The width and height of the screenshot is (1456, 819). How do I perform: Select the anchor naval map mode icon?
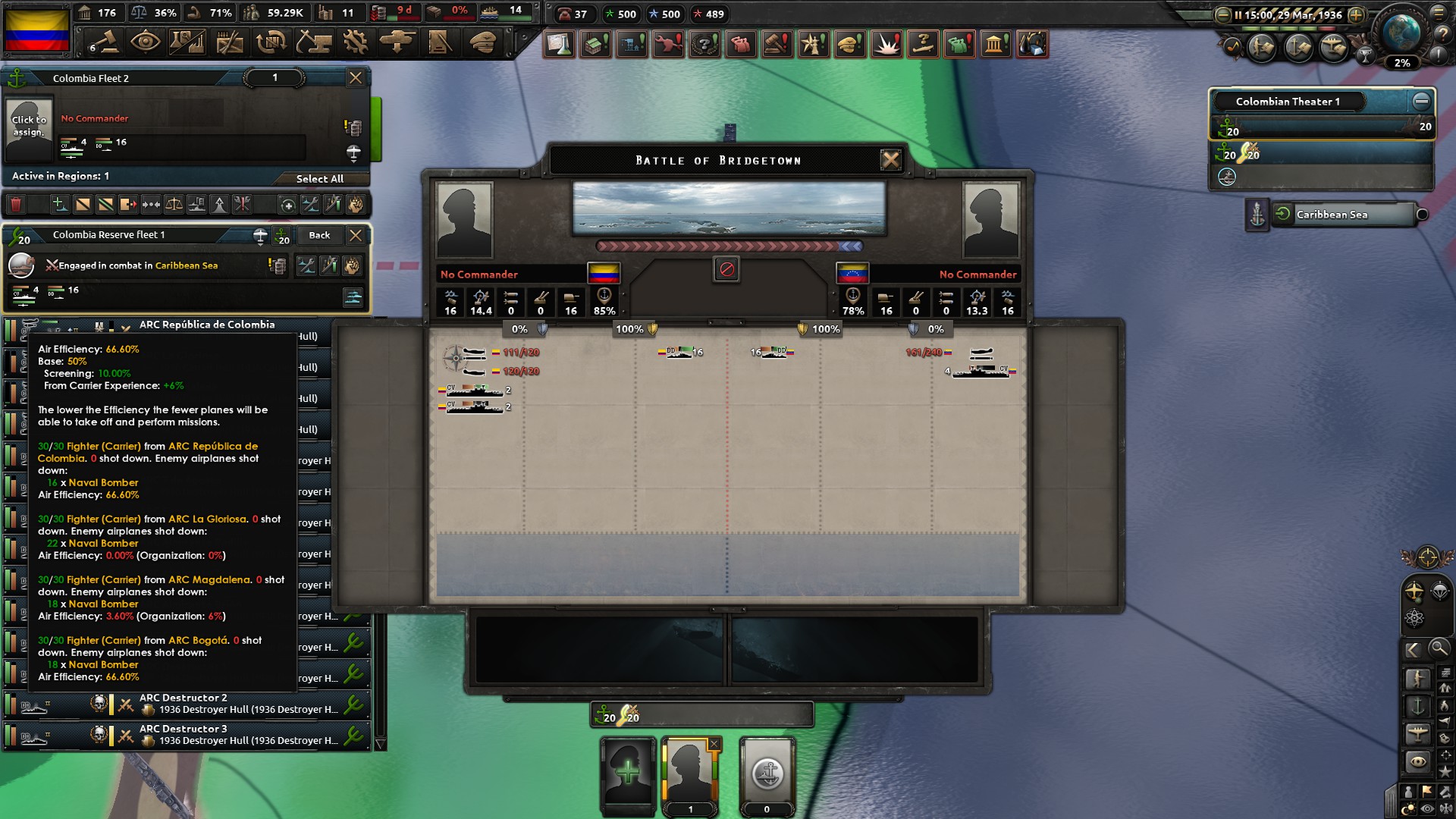pos(1417,707)
